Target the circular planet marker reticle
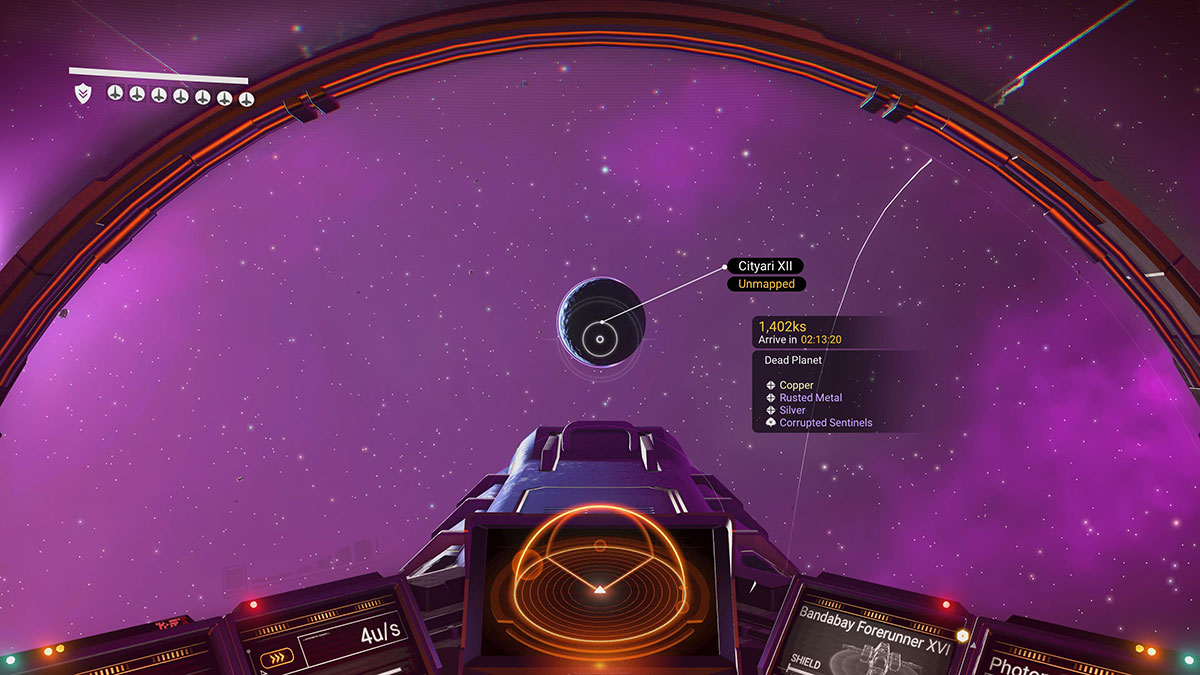This screenshot has width=1200, height=675. [x=600, y=339]
